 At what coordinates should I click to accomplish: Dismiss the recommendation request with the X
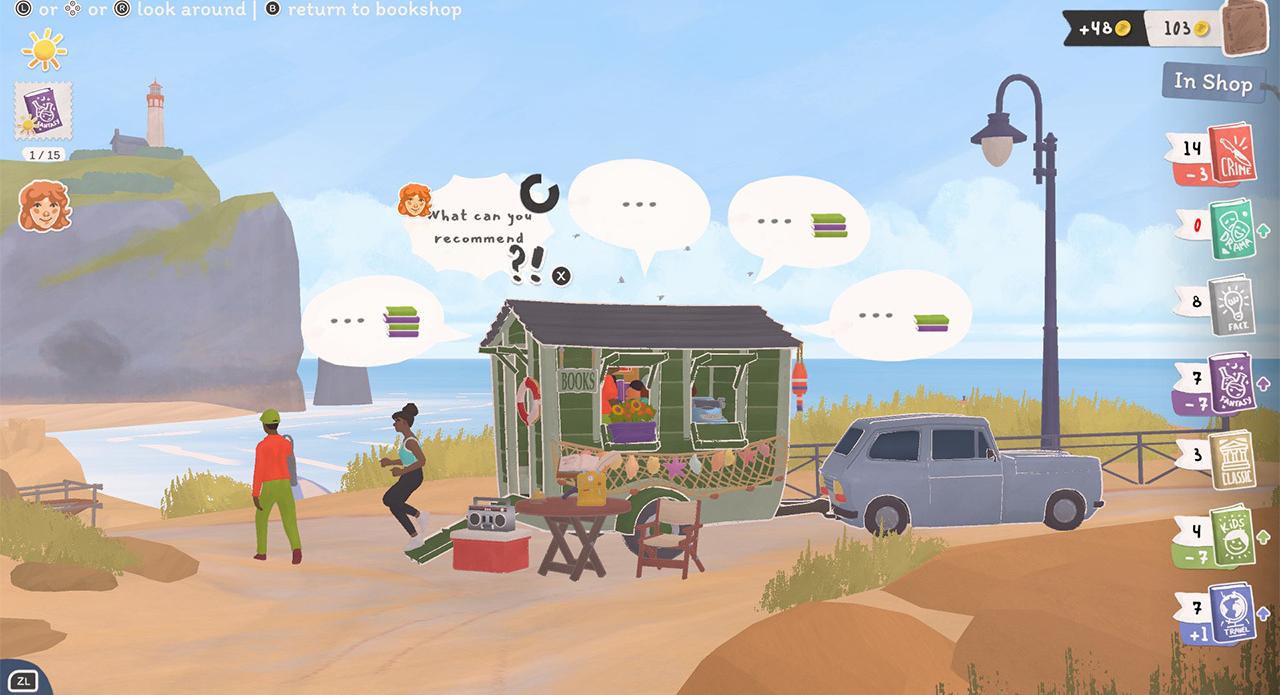[x=562, y=276]
